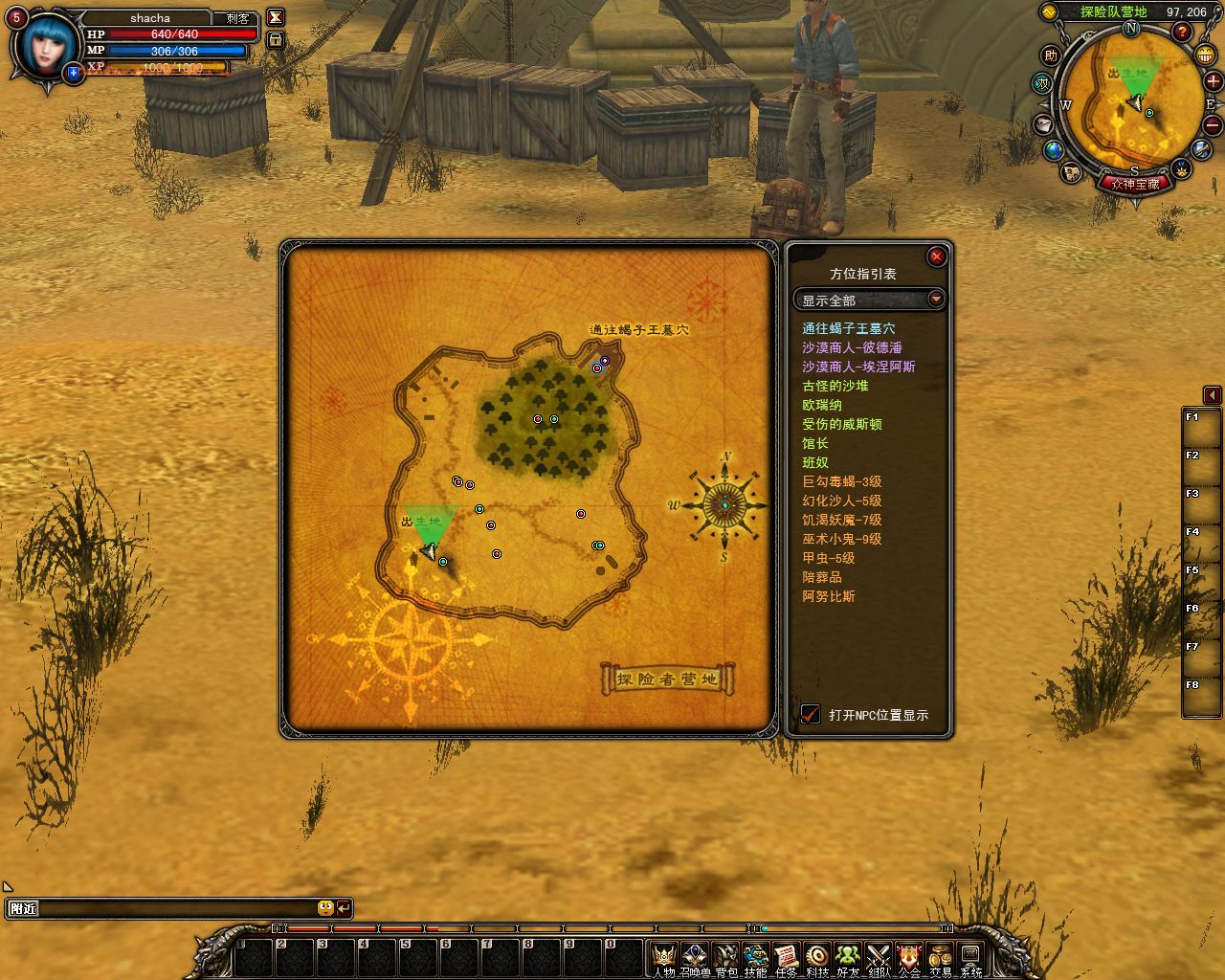This screenshot has width=1225, height=980.
Task: Select 巨勾毒蝎-3级 in the location list
Action: [841, 481]
